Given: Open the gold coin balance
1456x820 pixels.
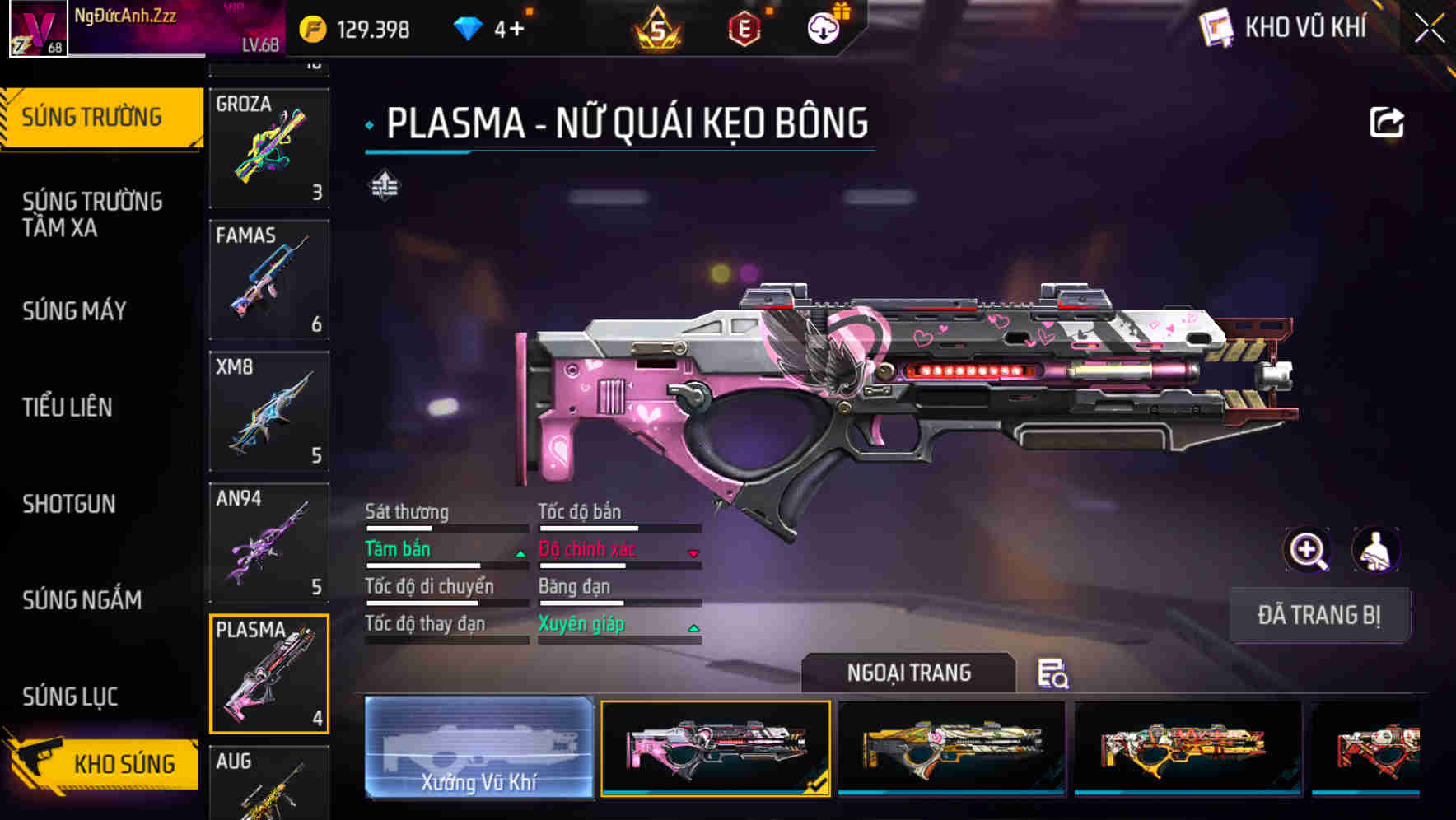Looking at the screenshot, I should tap(355, 30).
